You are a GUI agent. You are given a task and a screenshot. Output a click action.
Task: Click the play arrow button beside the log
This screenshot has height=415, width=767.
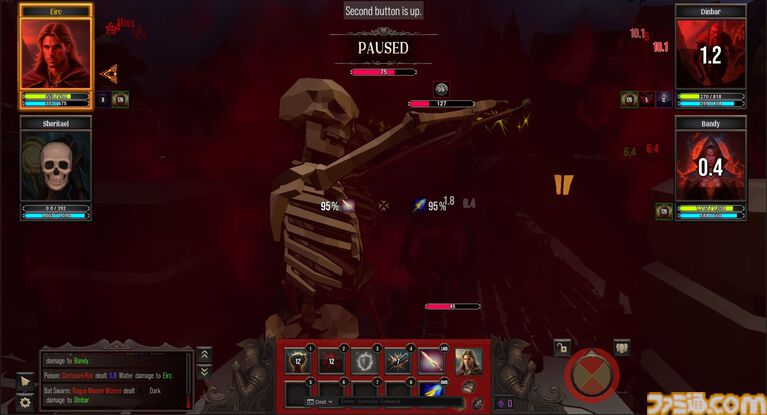point(26,381)
